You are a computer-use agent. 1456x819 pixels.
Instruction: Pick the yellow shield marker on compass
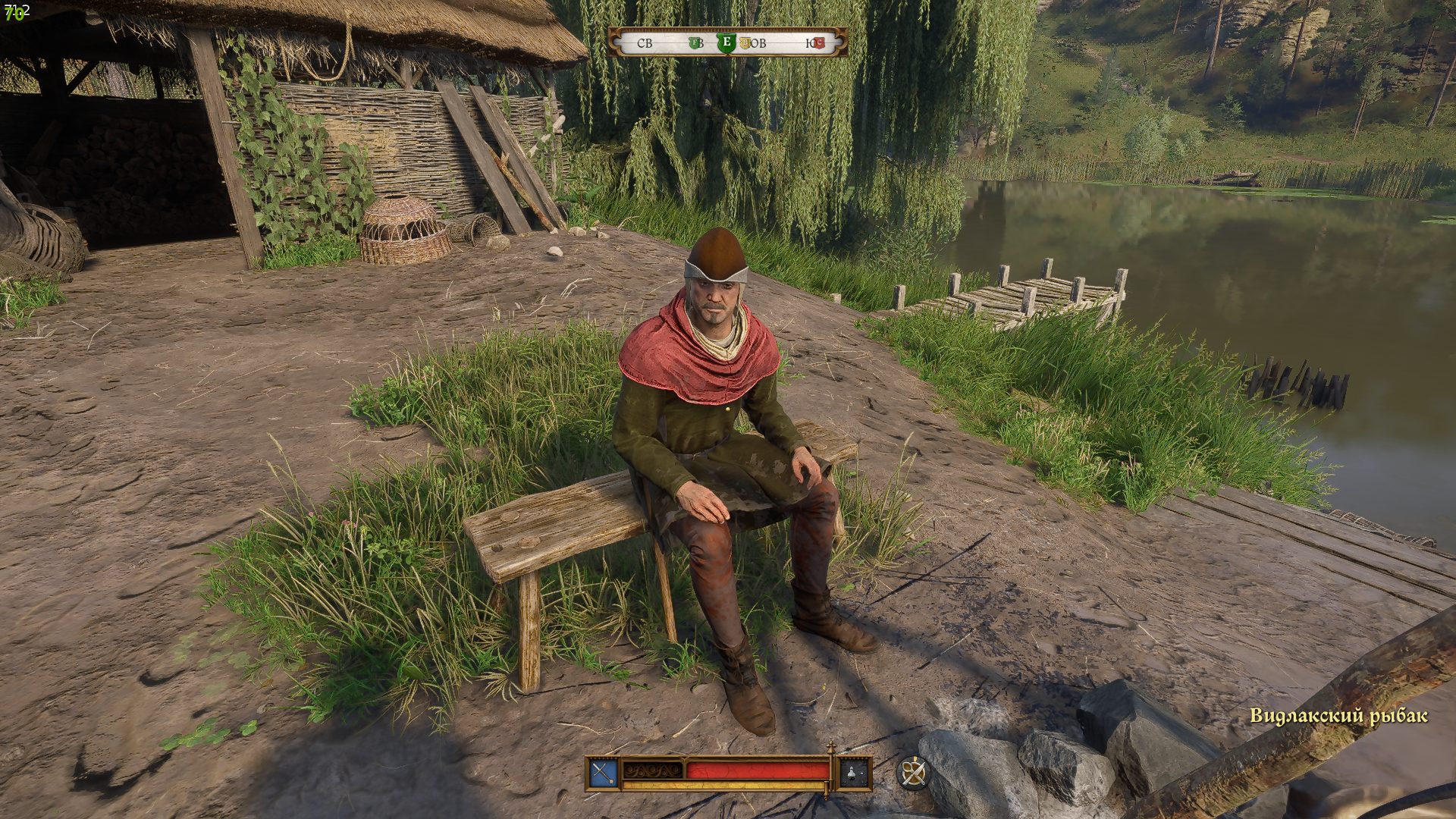(x=745, y=43)
